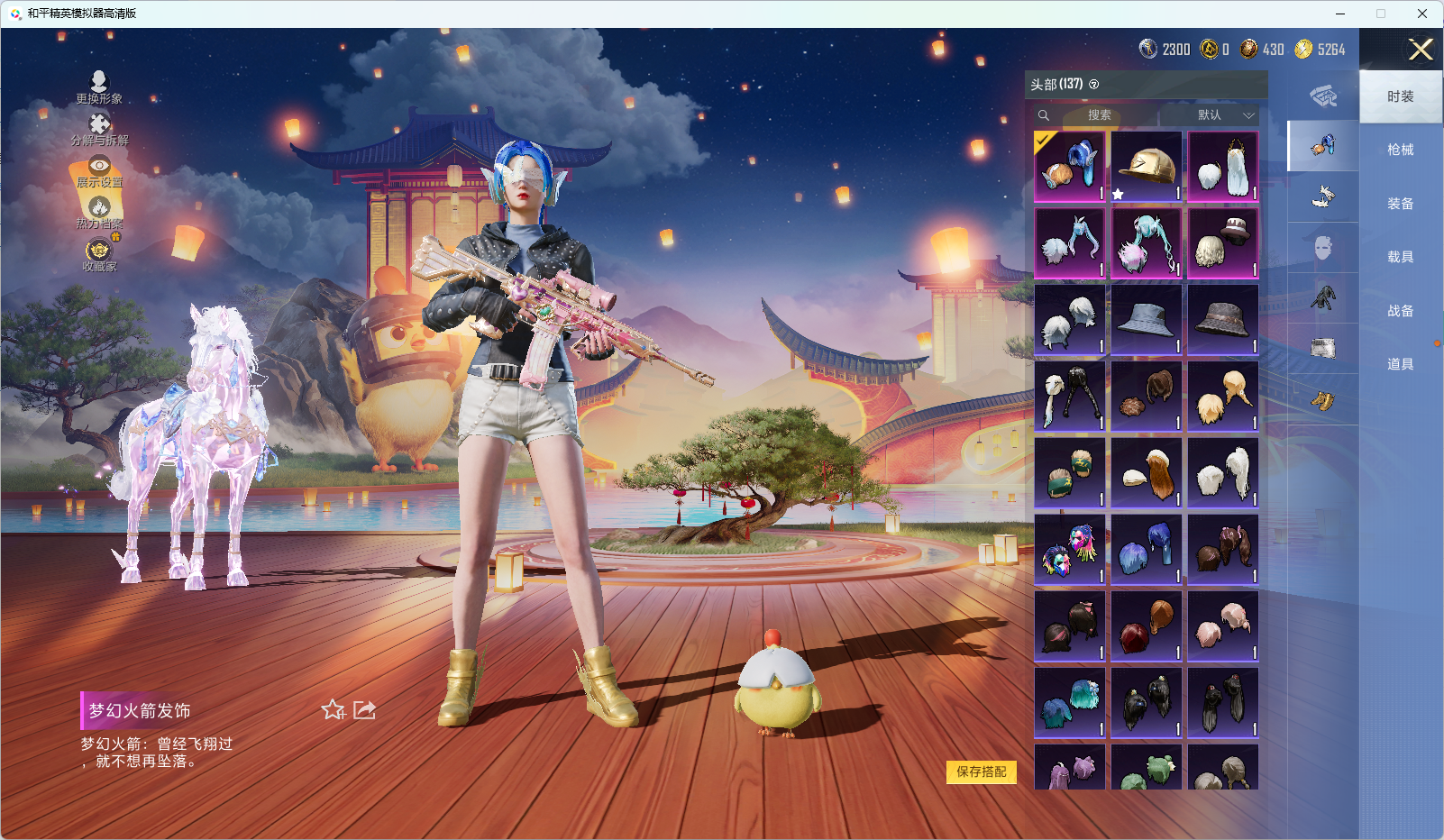The height and width of the screenshot is (840, 1444).
Task: Switch to the 枪械 firearms tab
Action: click(x=1400, y=150)
